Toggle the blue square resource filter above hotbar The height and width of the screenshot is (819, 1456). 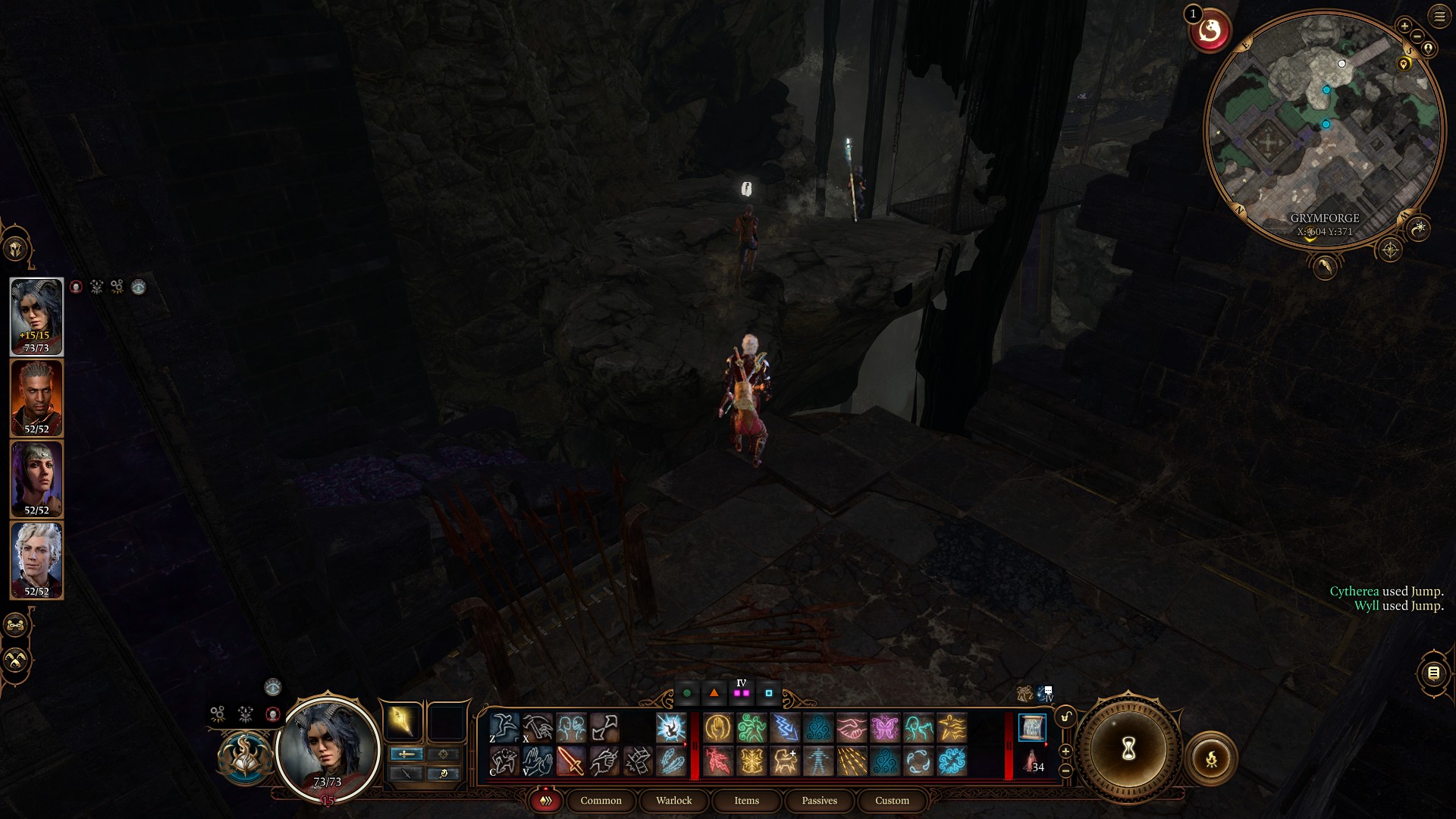pyautogui.click(x=769, y=692)
